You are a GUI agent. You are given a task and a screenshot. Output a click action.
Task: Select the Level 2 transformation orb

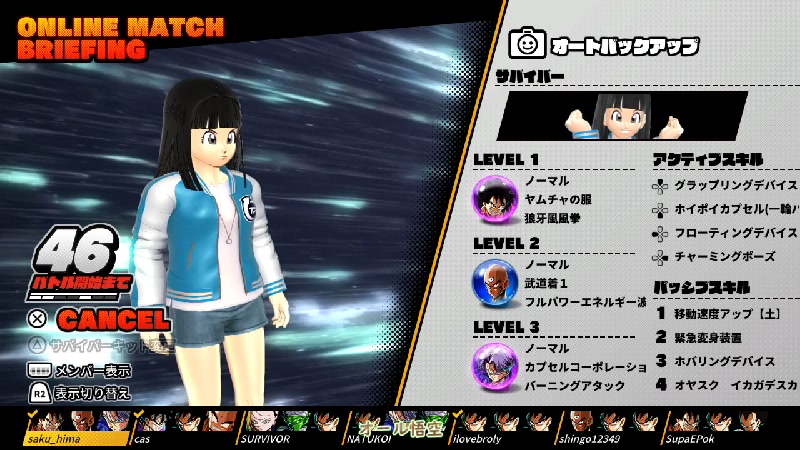pos(493,282)
